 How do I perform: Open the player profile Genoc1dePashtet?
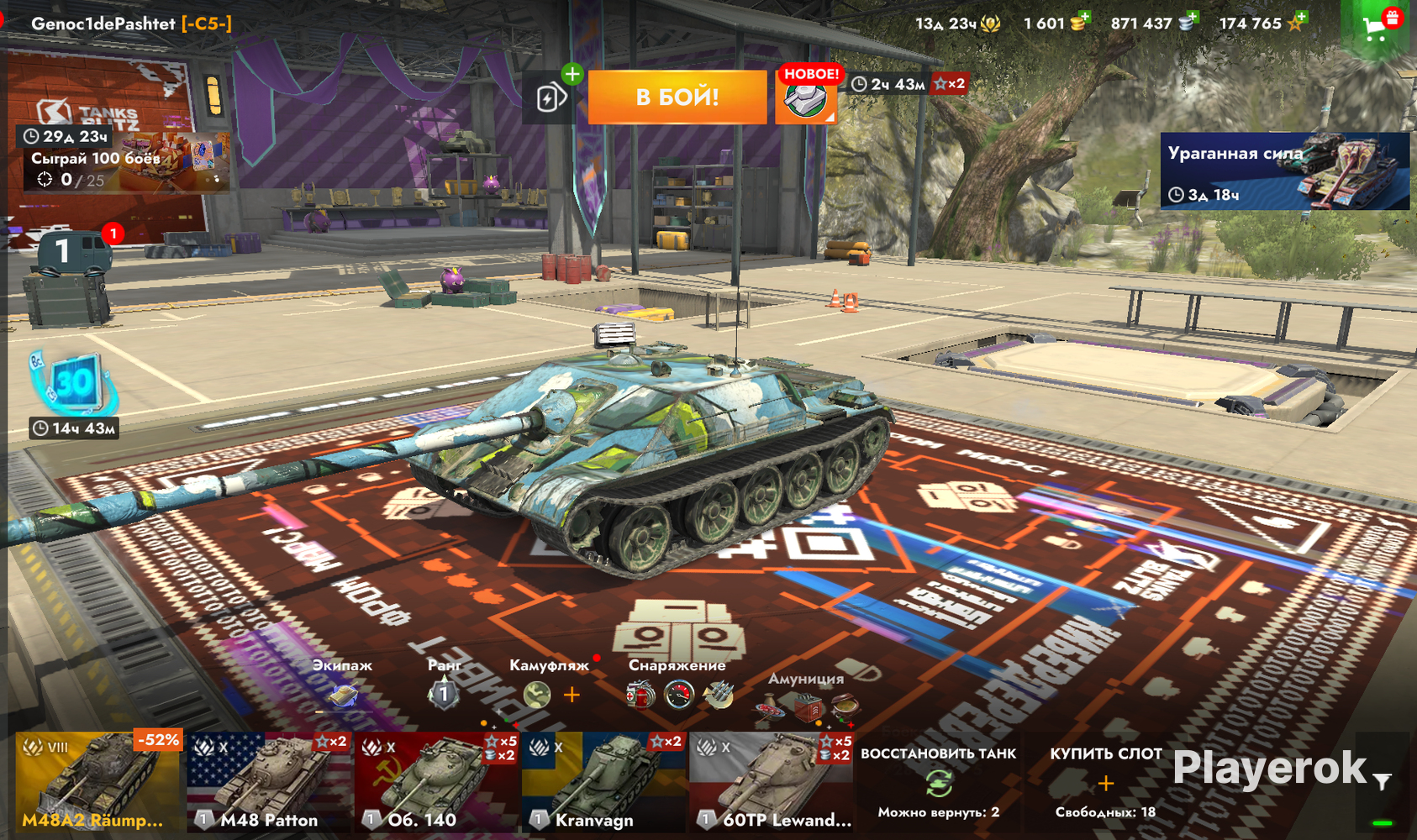pos(130,24)
